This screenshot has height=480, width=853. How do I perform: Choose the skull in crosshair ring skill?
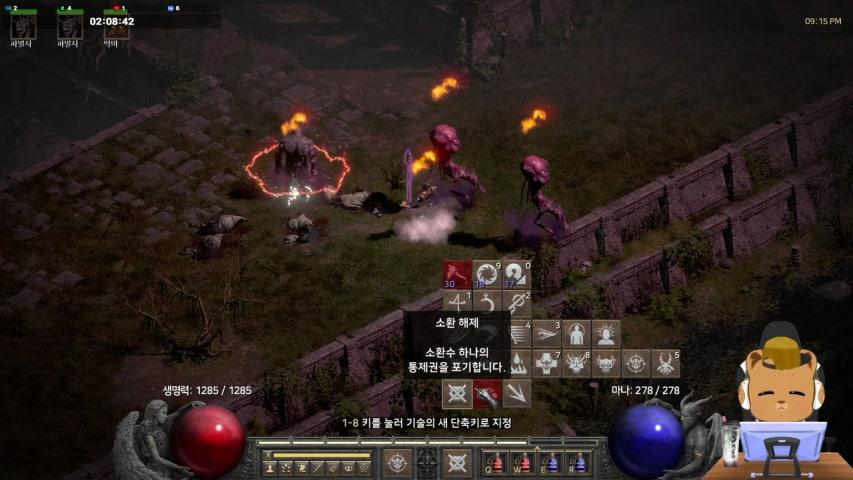[x=636, y=363]
